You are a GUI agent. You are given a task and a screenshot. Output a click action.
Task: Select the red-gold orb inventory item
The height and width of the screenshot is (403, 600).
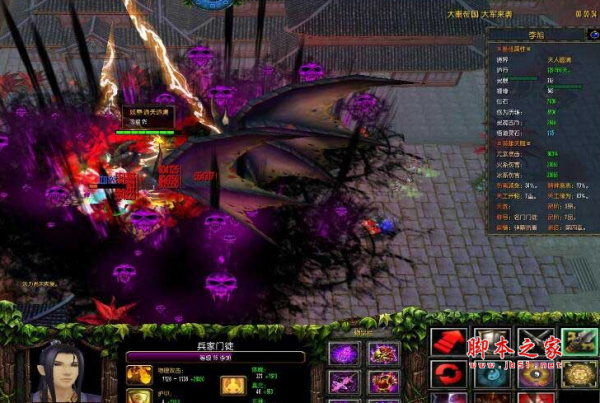[x=383, y=381]
